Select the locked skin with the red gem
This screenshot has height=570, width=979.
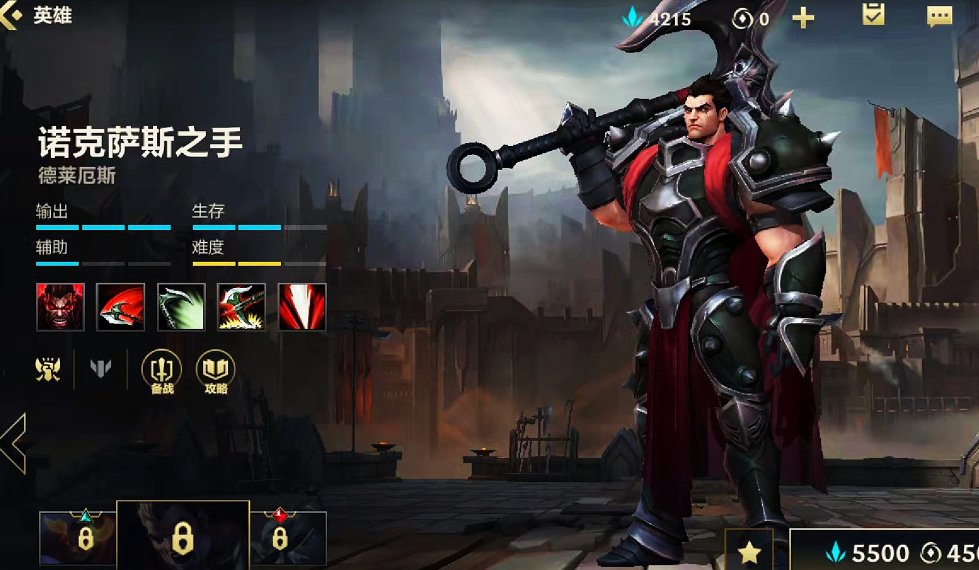pos(288,538)
